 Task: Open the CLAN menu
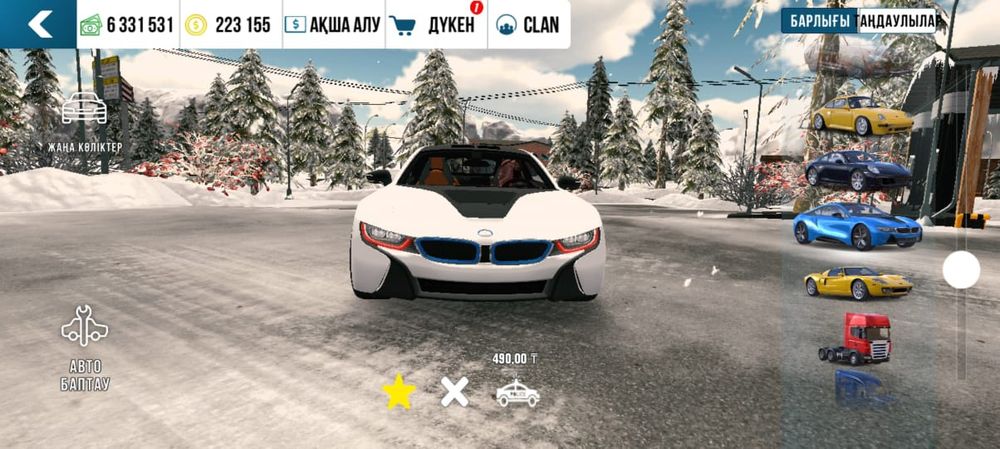pyautogui.click(x=528, y=25)
